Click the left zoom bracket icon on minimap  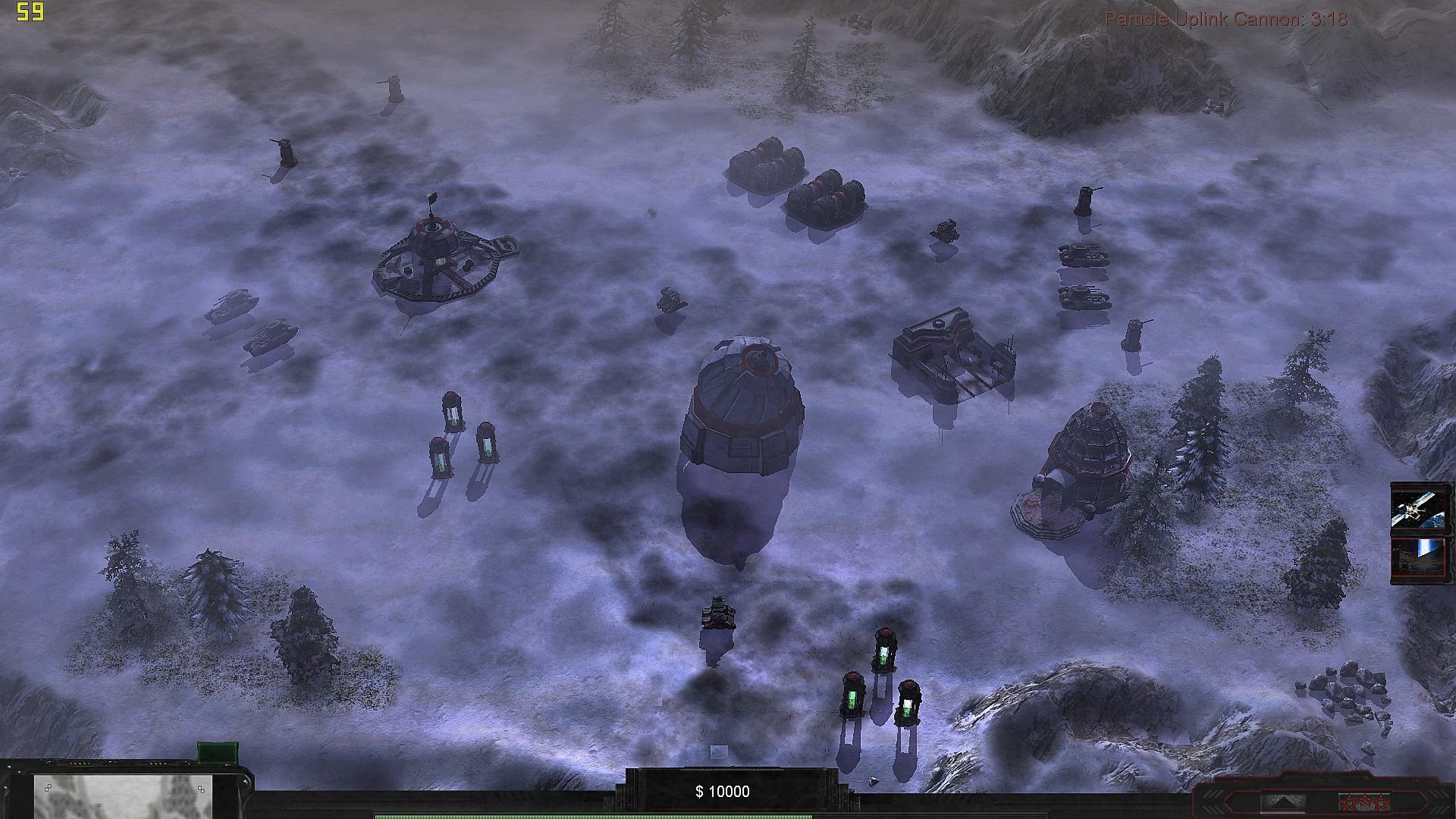pyautogui.click(x=49, y=788)
